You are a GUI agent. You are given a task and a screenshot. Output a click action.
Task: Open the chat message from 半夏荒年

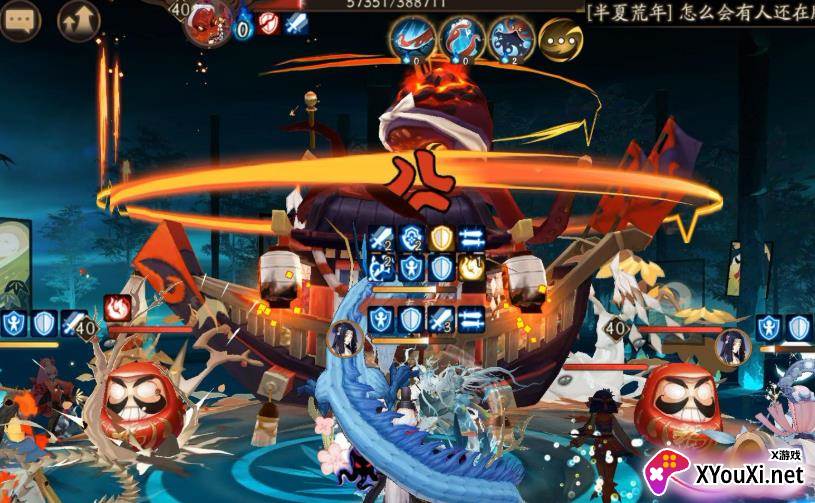698,12
